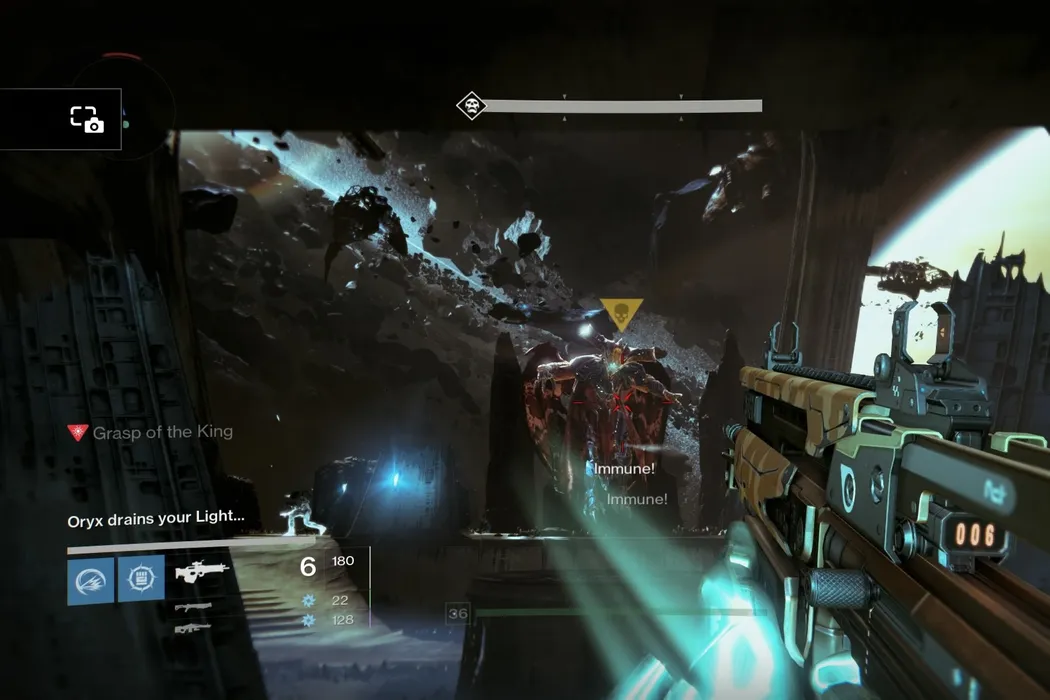Click the screenshot capture camera icon
The height and width of the screenshot is (700, 1050).
point(86,119)
